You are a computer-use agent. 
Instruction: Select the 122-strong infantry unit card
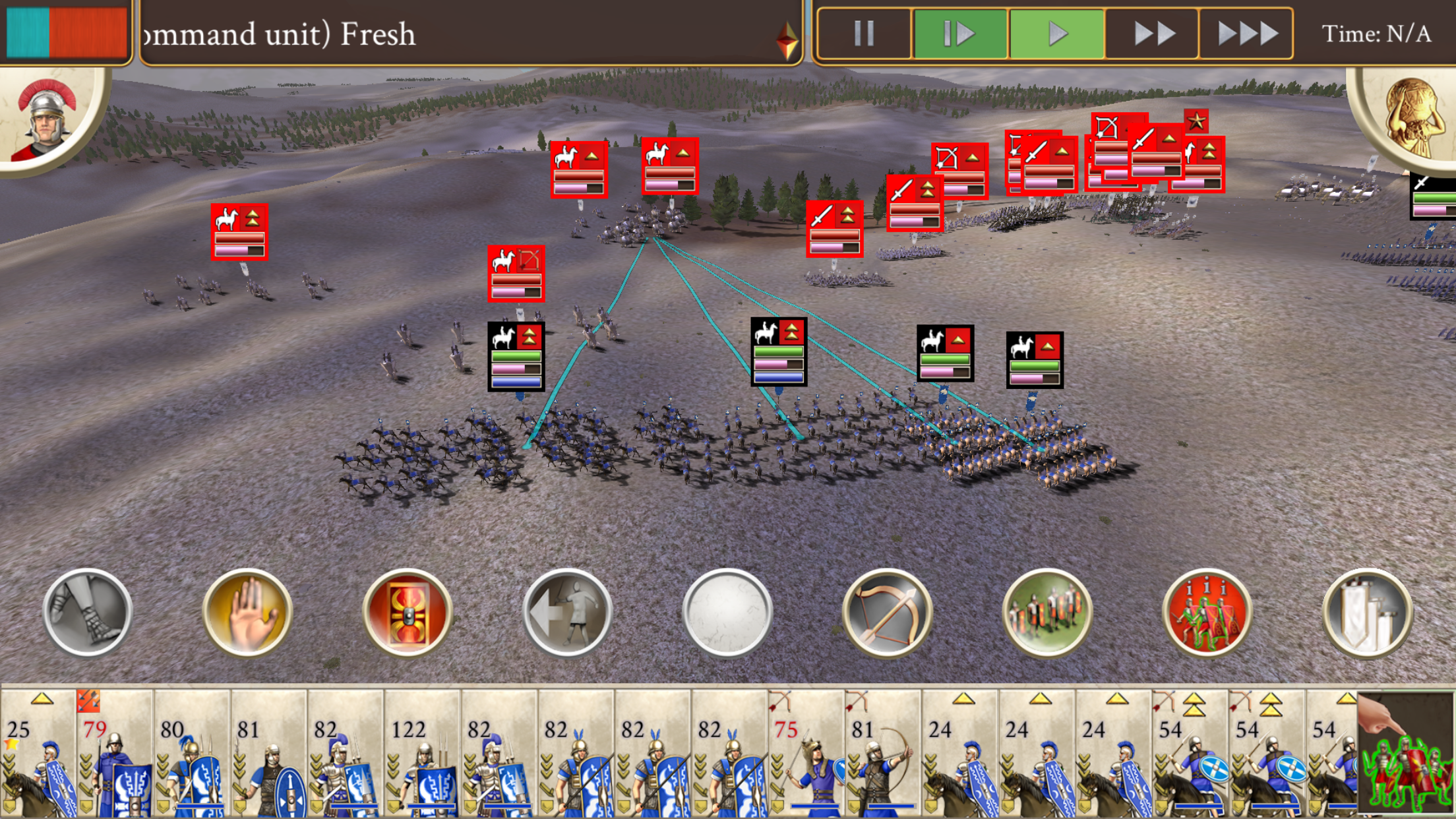422,752
